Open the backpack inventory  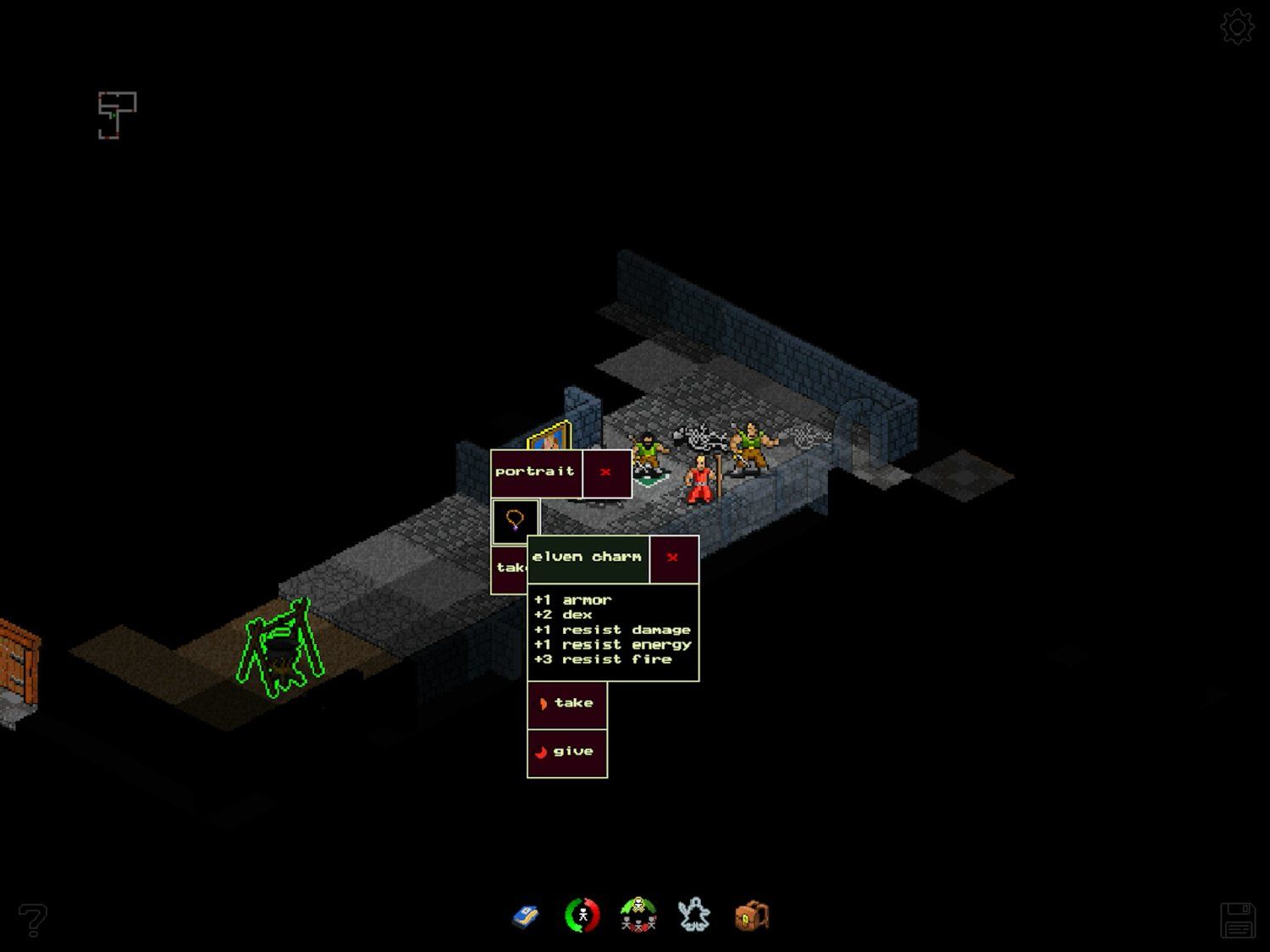pos(751,916)
